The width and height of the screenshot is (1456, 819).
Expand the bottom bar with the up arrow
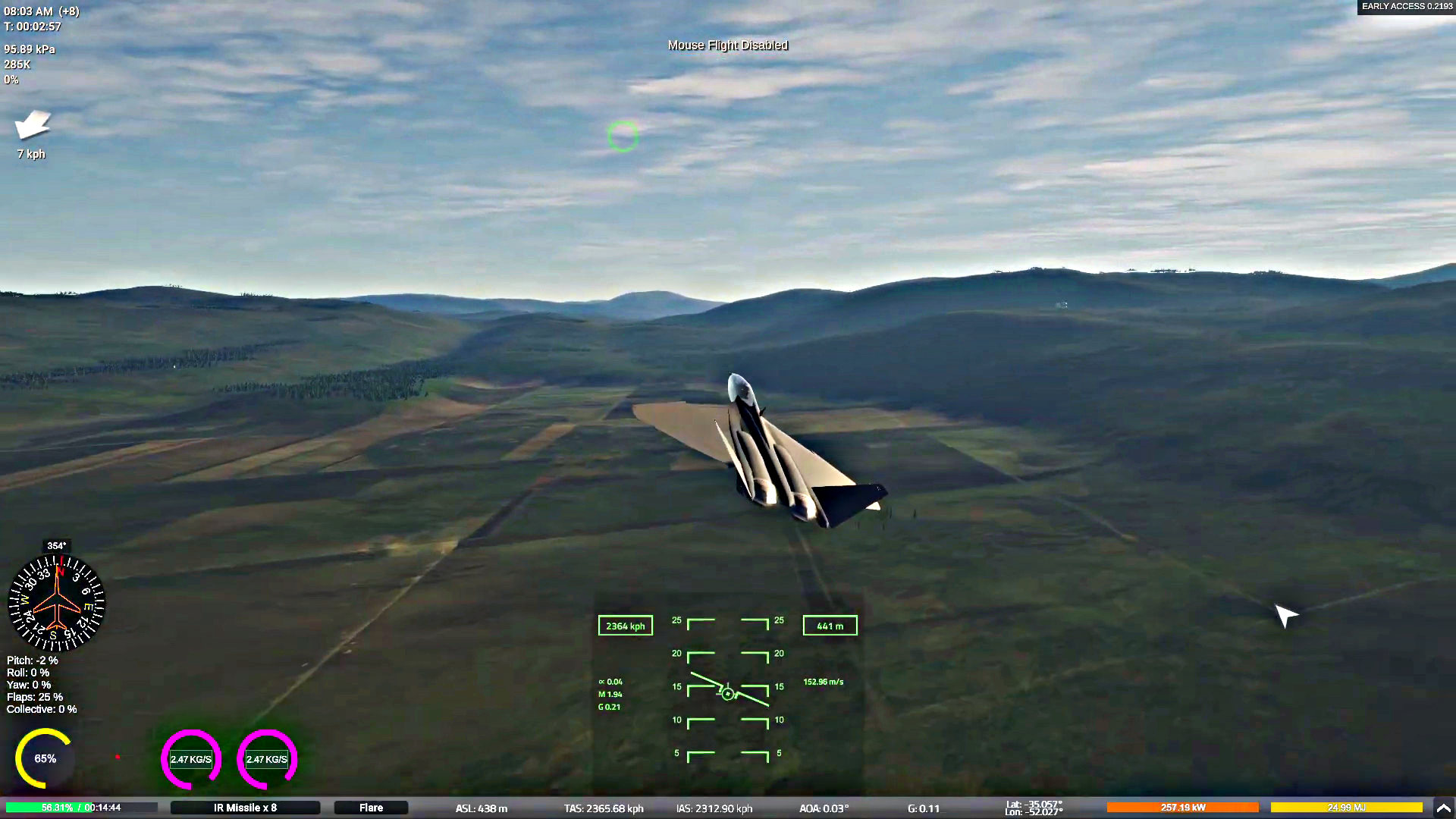[x=1443, y=808]
